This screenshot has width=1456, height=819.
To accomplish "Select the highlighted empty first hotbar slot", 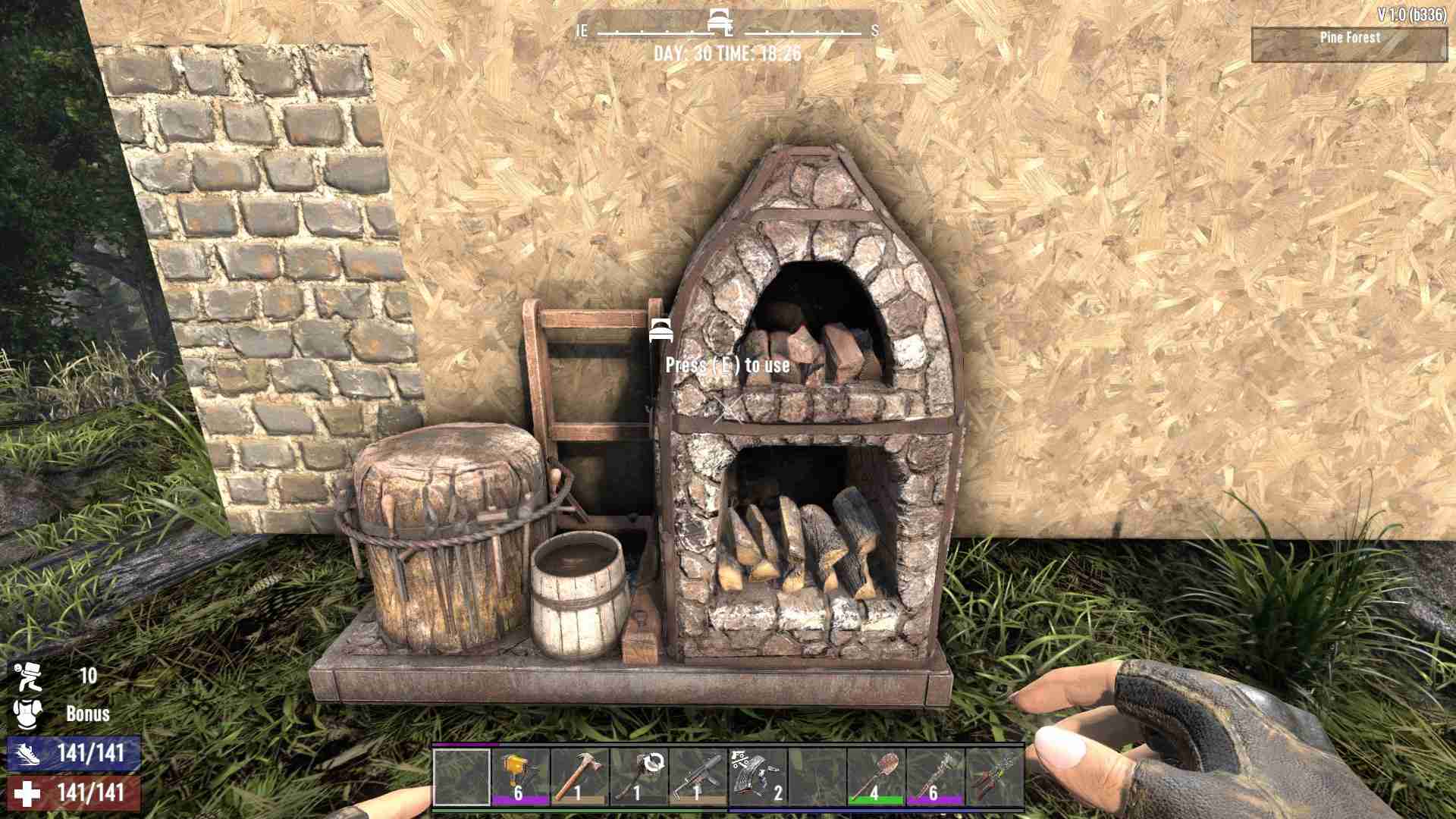I will (x=461, y=777).
